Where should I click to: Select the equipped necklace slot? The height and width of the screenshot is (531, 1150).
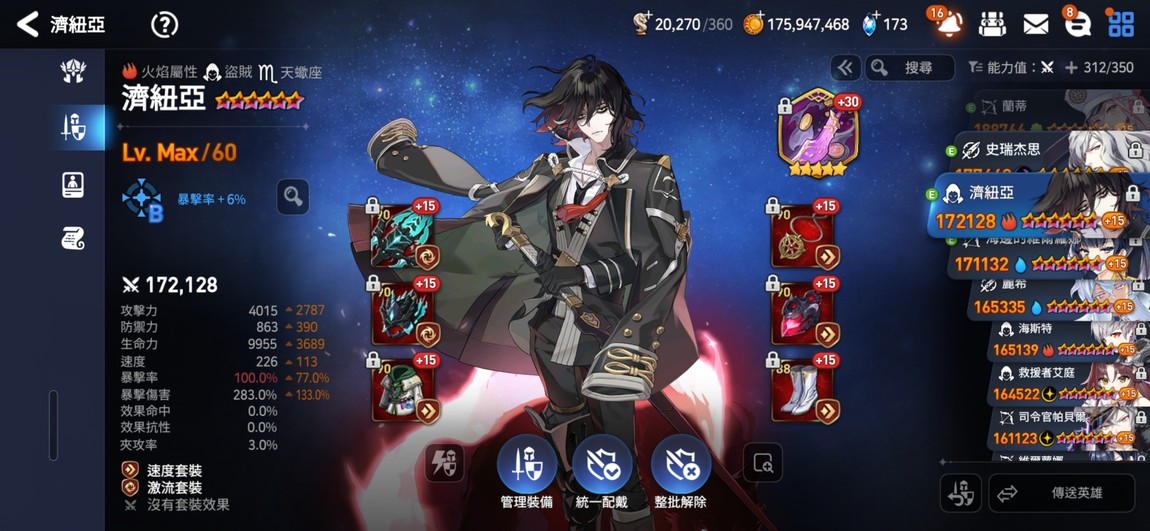tap(803, 240)
